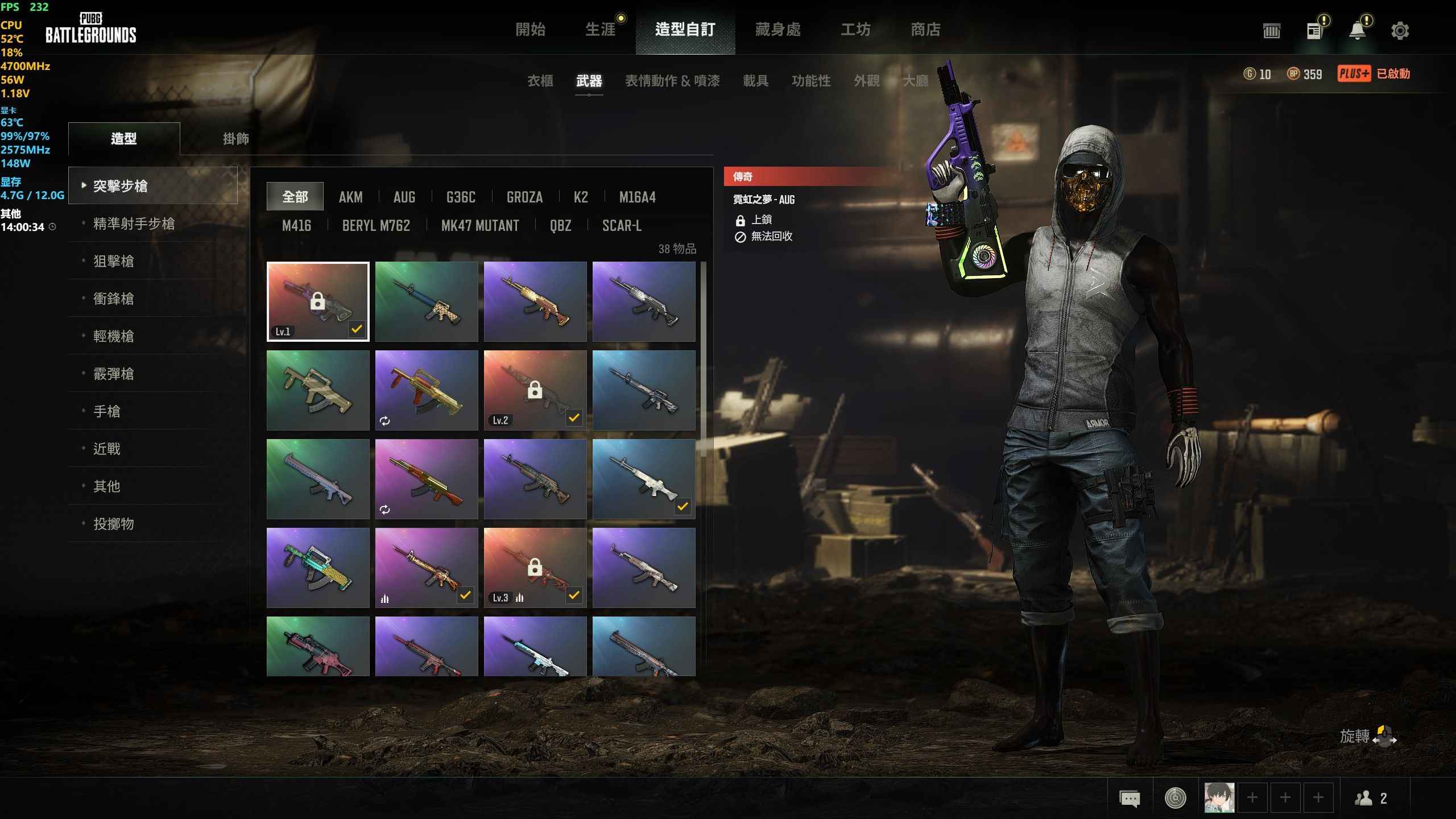The image size is (1456, 819).
Task: Open the settings gear icon
Action: (1400, 31)
